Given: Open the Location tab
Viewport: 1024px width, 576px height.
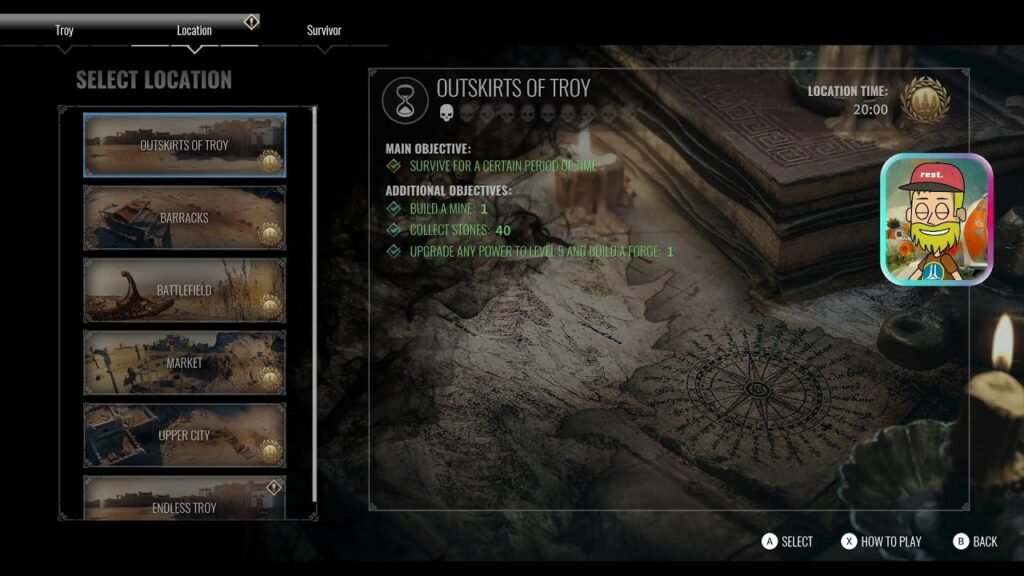Looking at the screenshot, I should pyautogui.click(x=194, y=31).
